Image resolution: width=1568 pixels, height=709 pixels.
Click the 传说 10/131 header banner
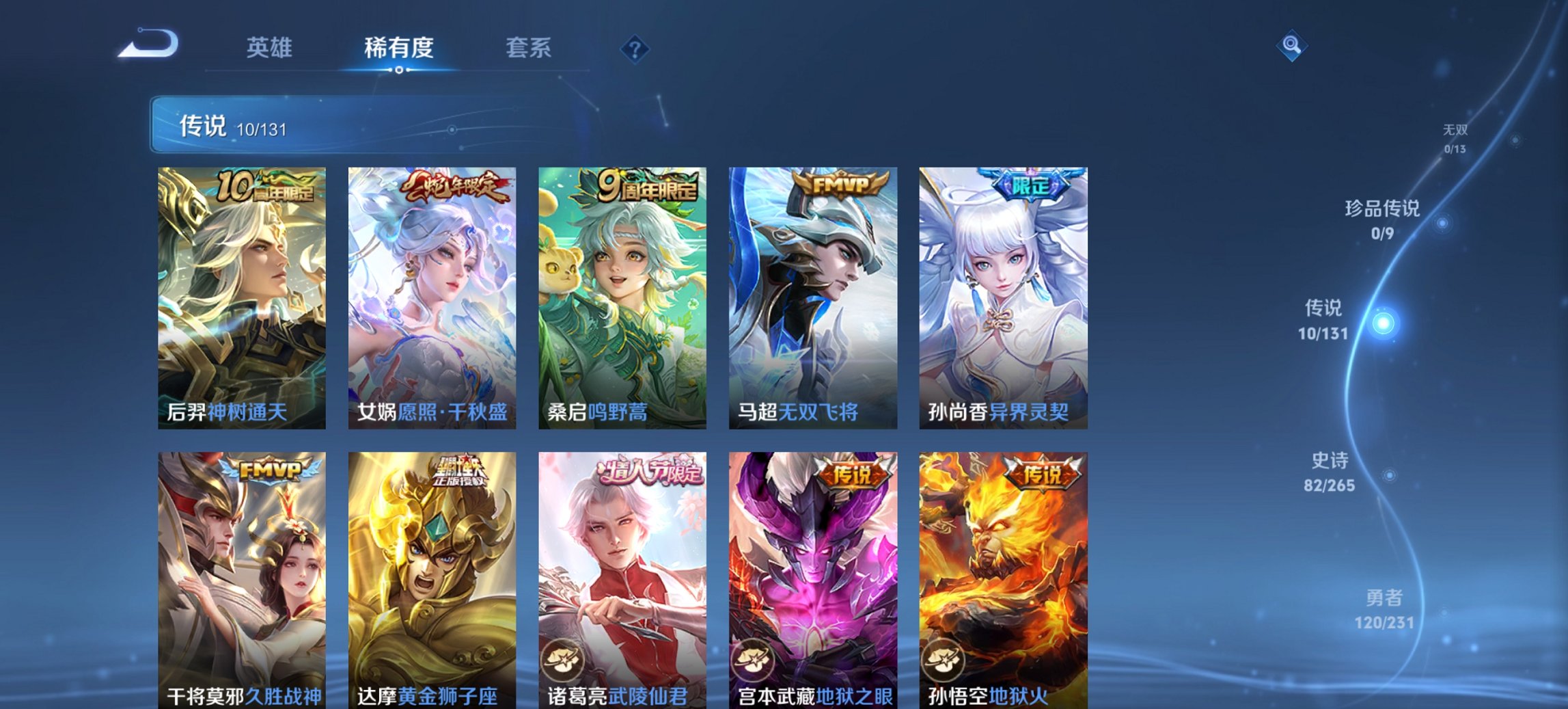click(x=232, y=125)
